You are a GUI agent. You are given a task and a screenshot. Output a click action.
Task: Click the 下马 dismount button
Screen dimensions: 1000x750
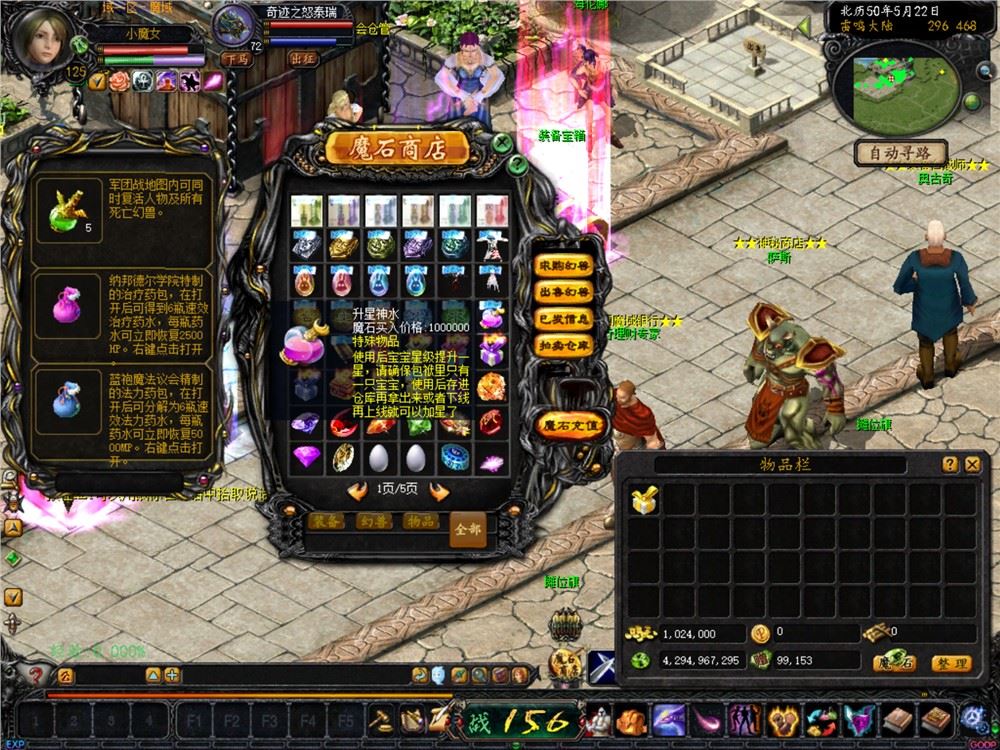(x=237, y=59)
